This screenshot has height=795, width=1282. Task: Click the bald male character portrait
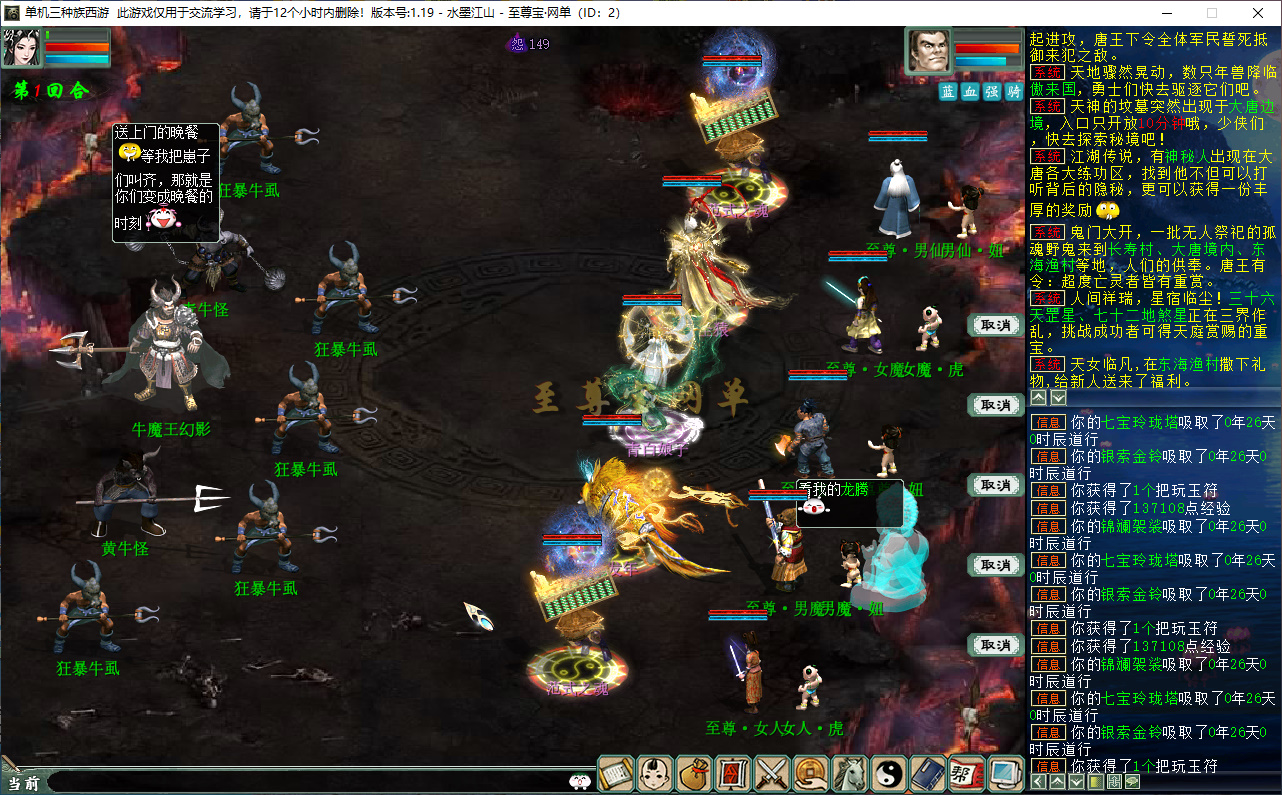(x=929, y=51)
